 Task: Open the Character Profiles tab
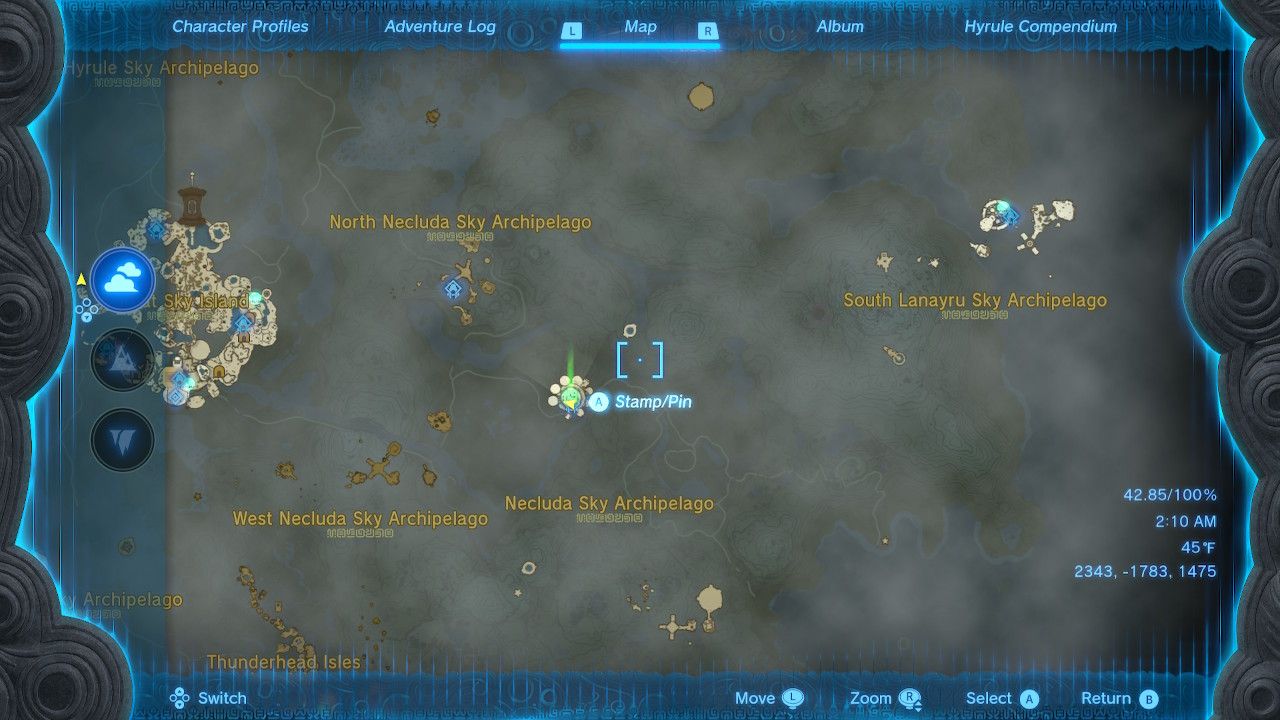240,26
